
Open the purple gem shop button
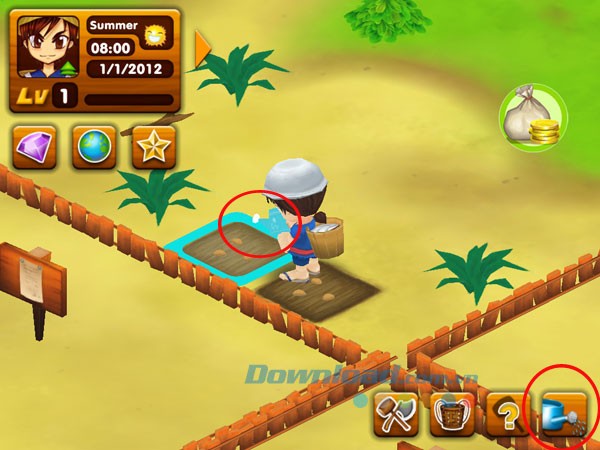pyautogui.click(x=35, y=146)
